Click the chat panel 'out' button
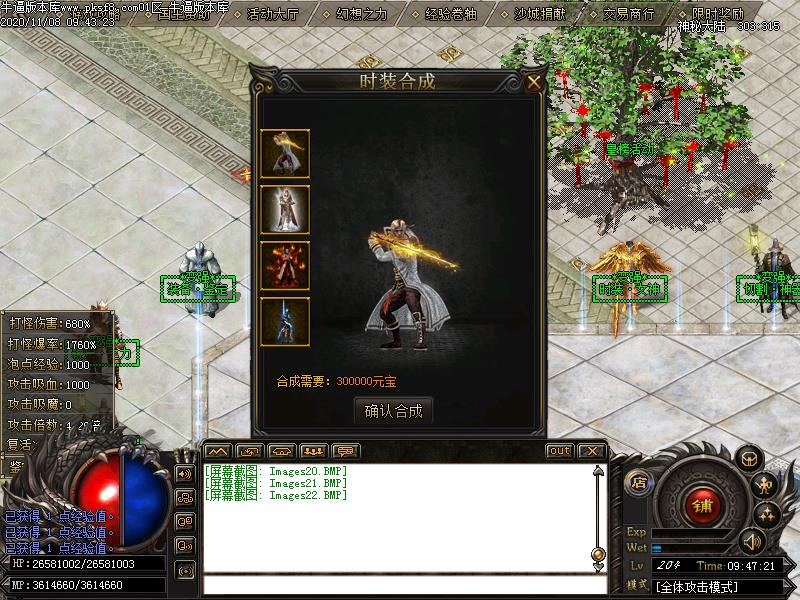Image resolution: width=800 pixels, height=600 pixels. point(559,451)
